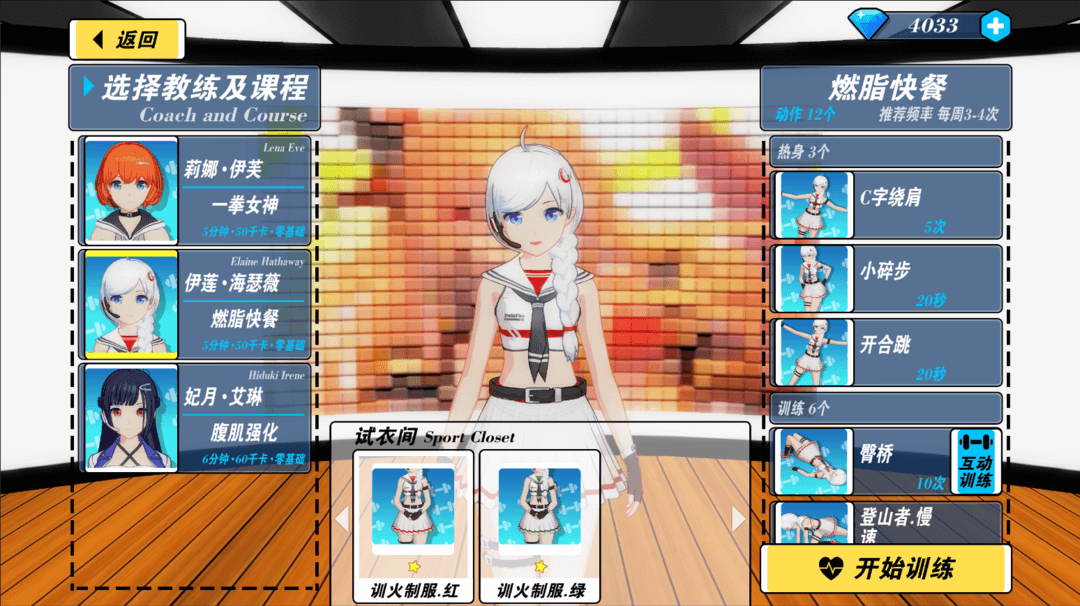Add diamonds with the plus button
This screenshot has width=1080, height=606.
995,26
